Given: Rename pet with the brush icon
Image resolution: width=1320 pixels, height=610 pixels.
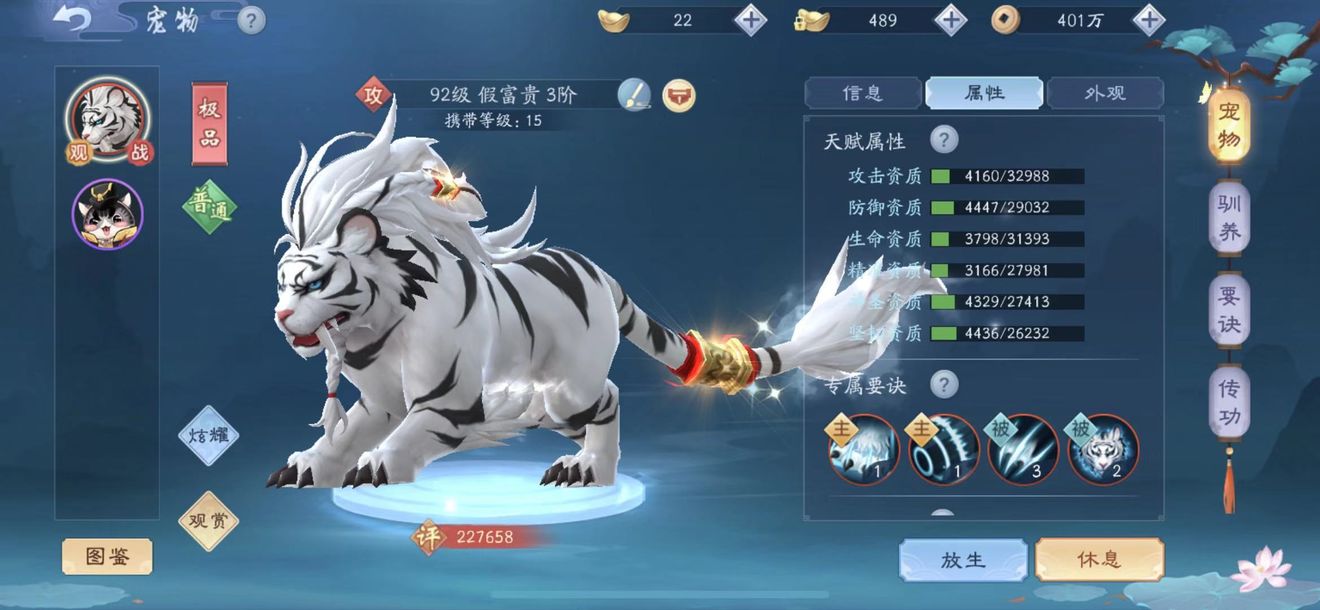Looking at the screenshot, I should 633,95.
